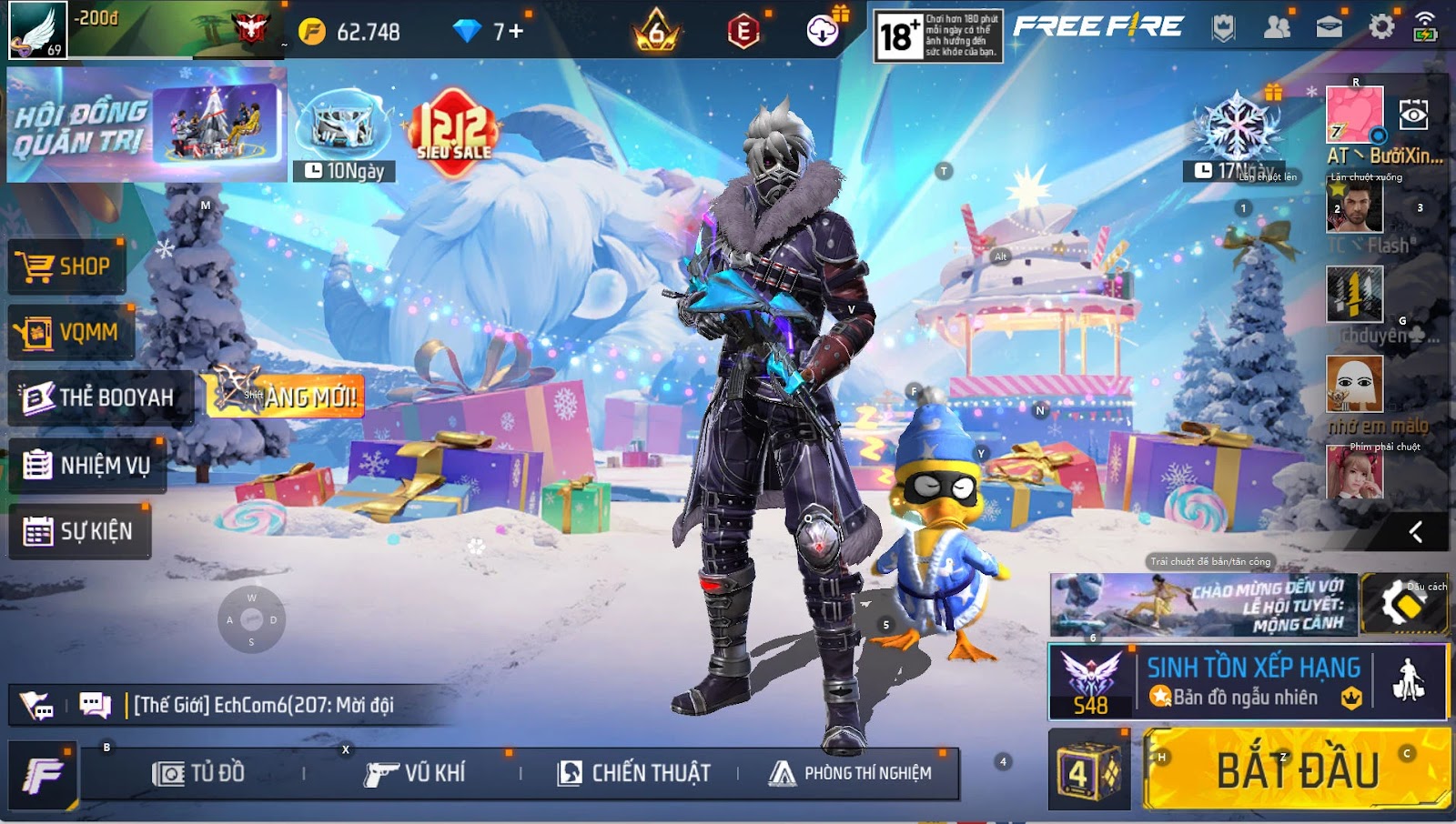Open the Shop panel
1456x824 pixels.
tap(66, 266)
